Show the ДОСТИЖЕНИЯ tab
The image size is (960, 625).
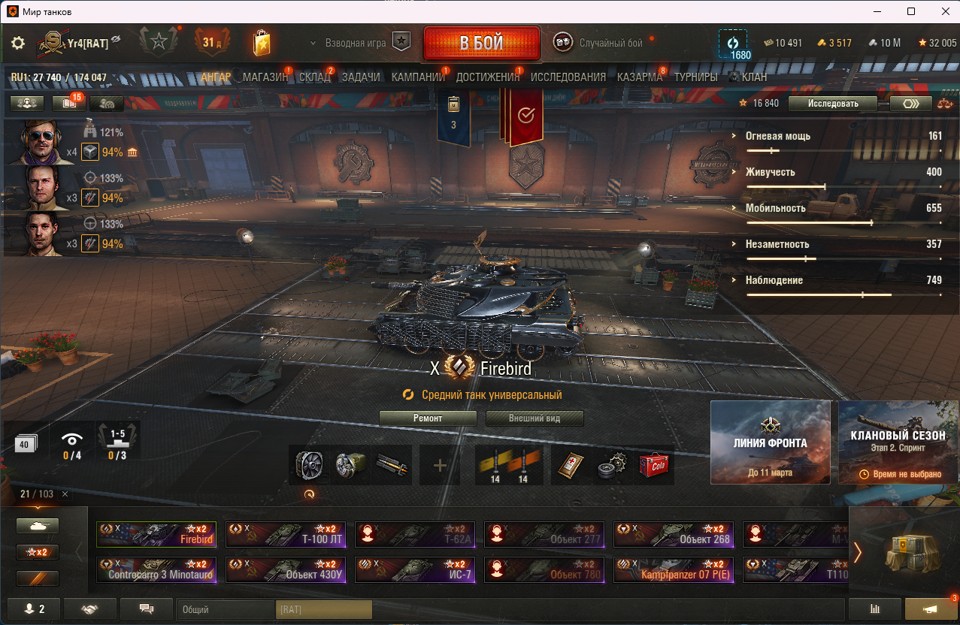coord(488,77)
